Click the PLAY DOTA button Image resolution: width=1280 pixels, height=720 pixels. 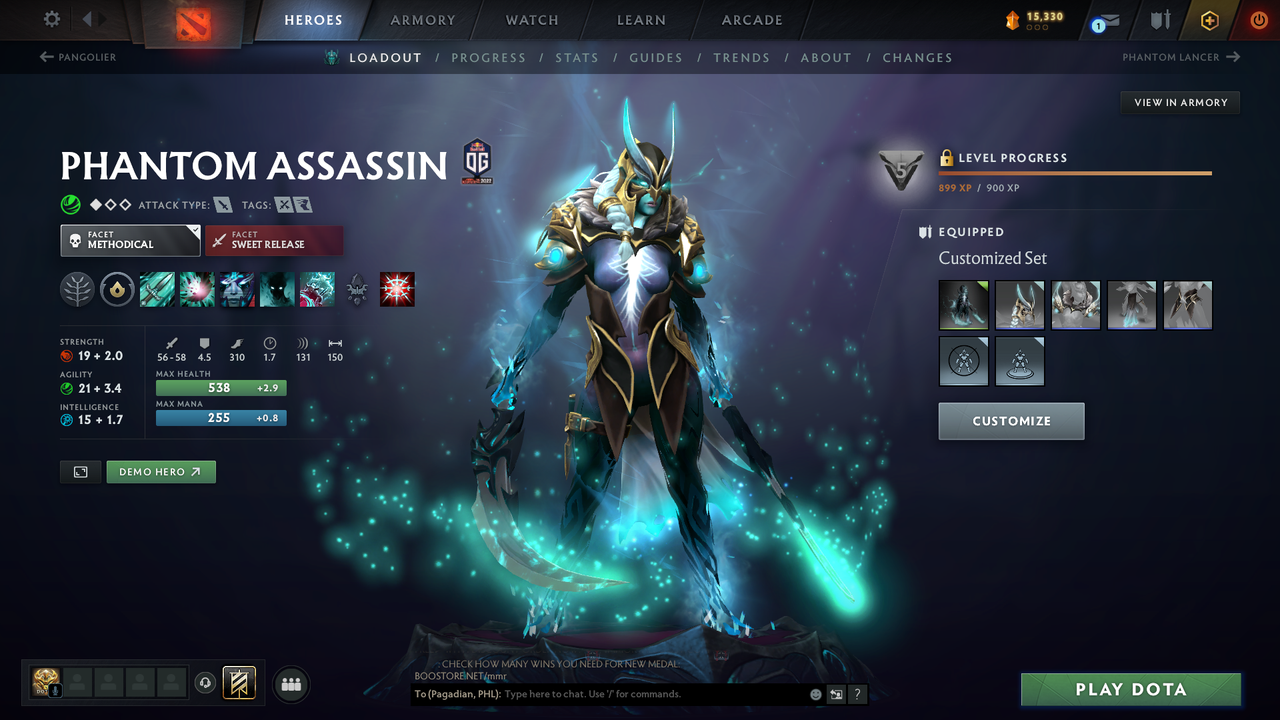click(1130, 689)
